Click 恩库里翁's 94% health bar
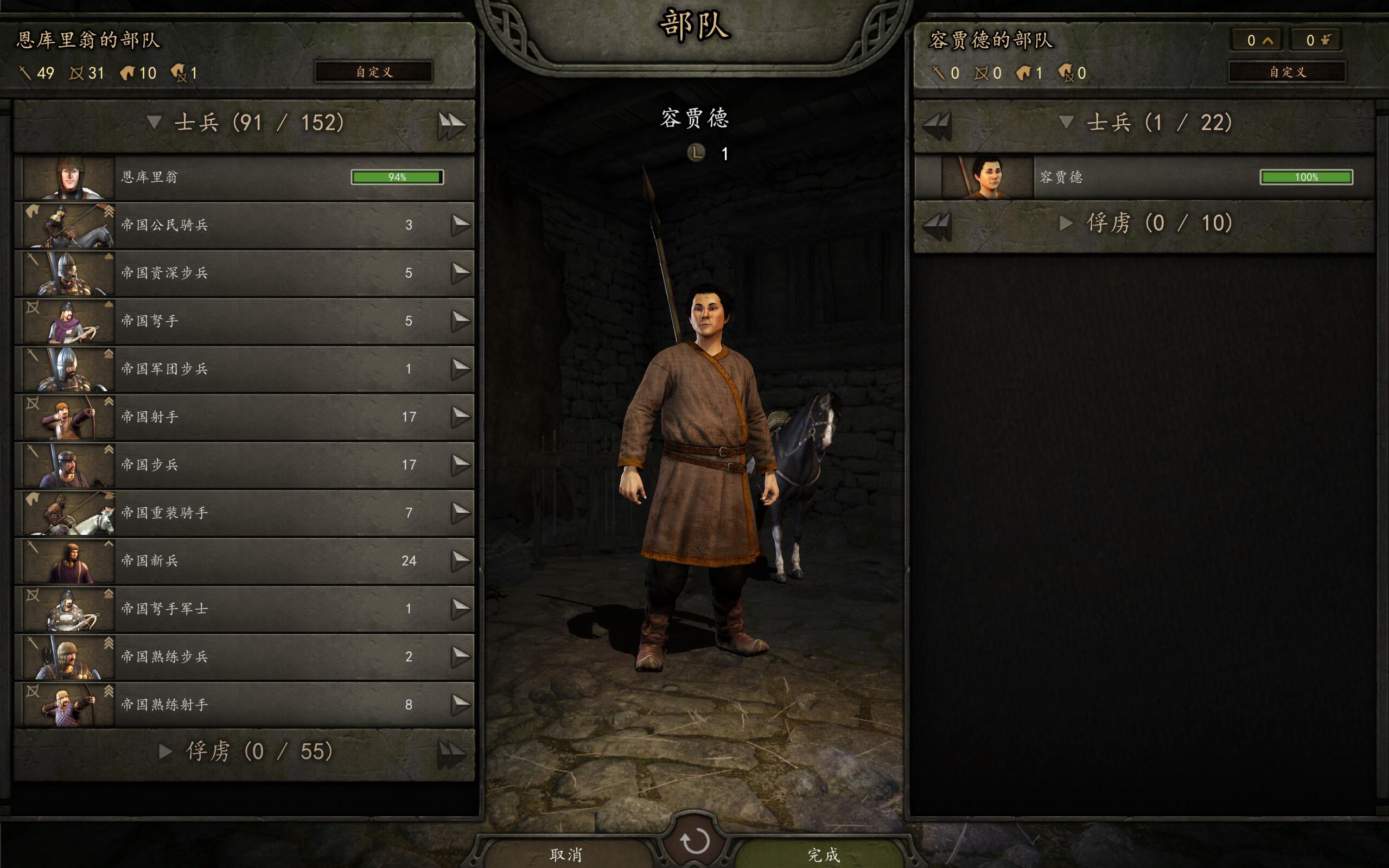The image size is (1389, 868). (x=397, y=177)
